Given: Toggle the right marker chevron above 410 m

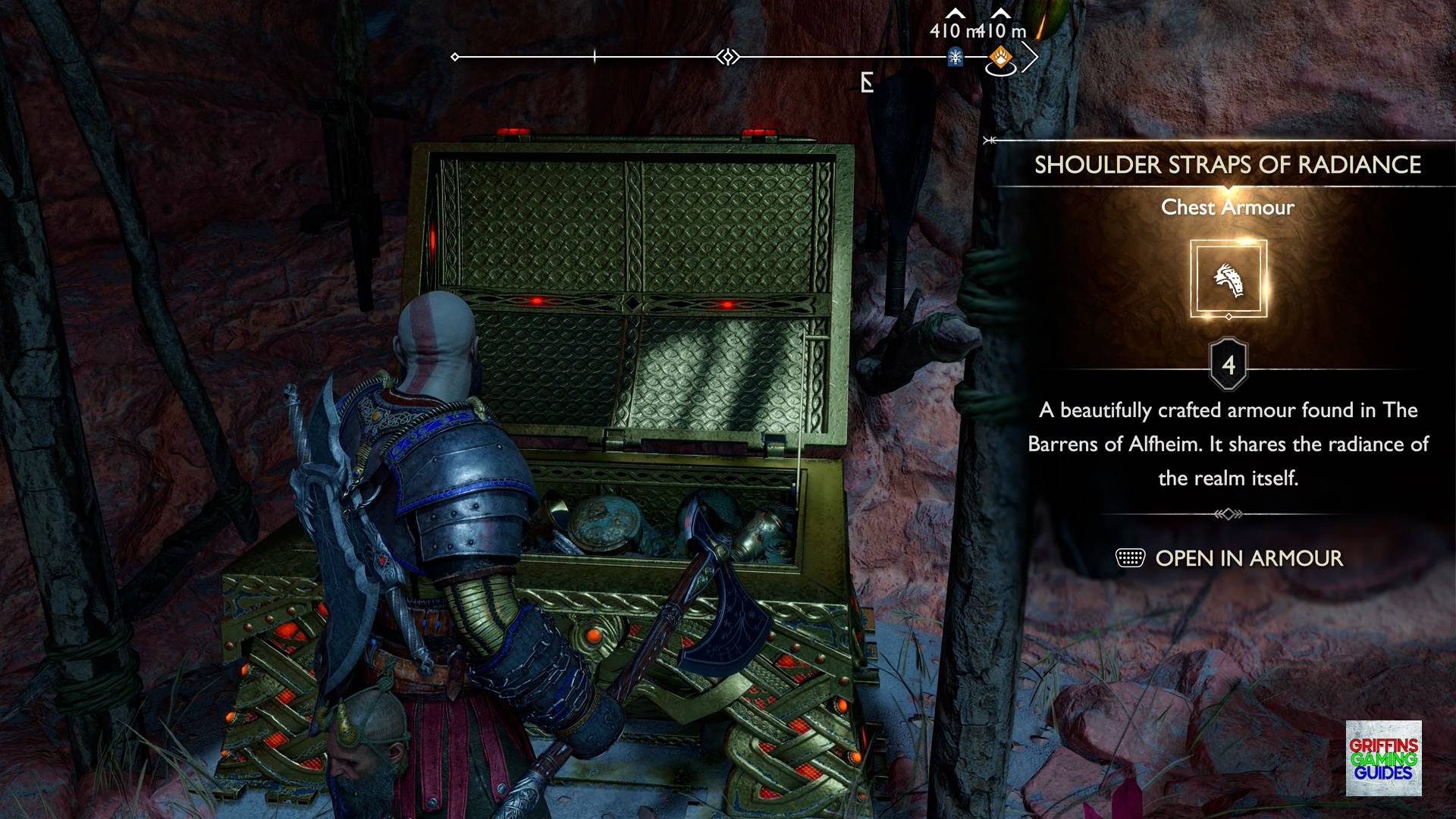Looking at the screenshot, I should [999, 14].
